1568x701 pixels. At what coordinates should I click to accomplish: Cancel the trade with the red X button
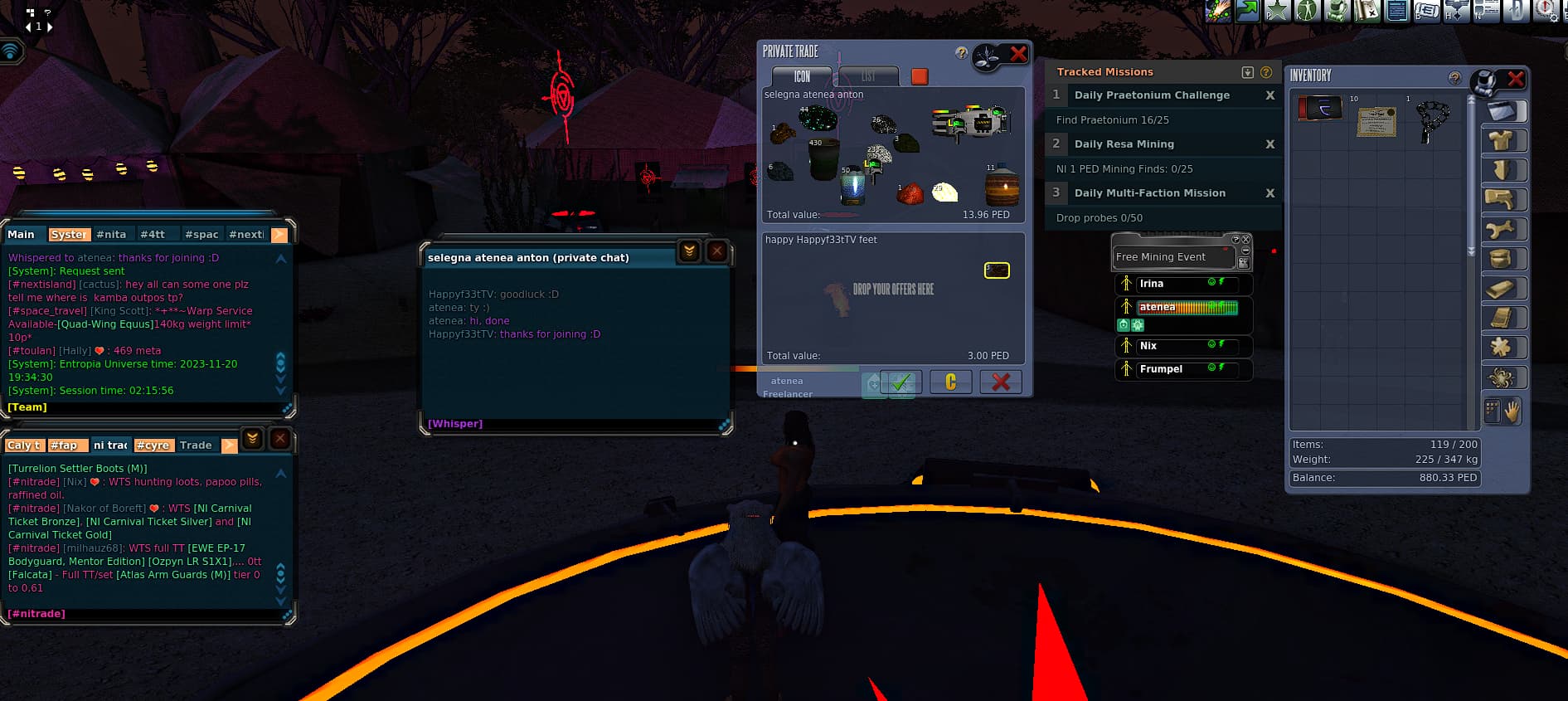1000,382
